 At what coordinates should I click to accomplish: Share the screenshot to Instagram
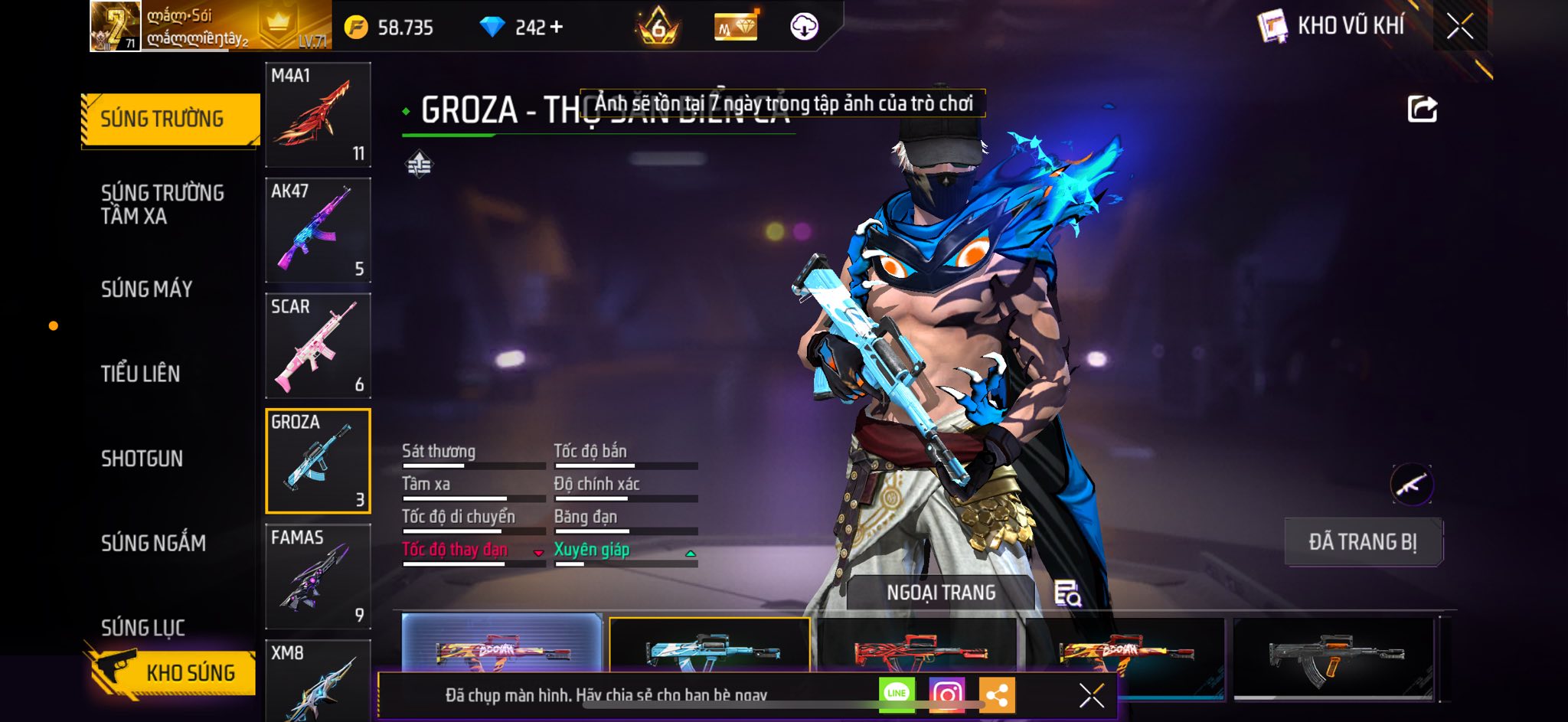946,694
